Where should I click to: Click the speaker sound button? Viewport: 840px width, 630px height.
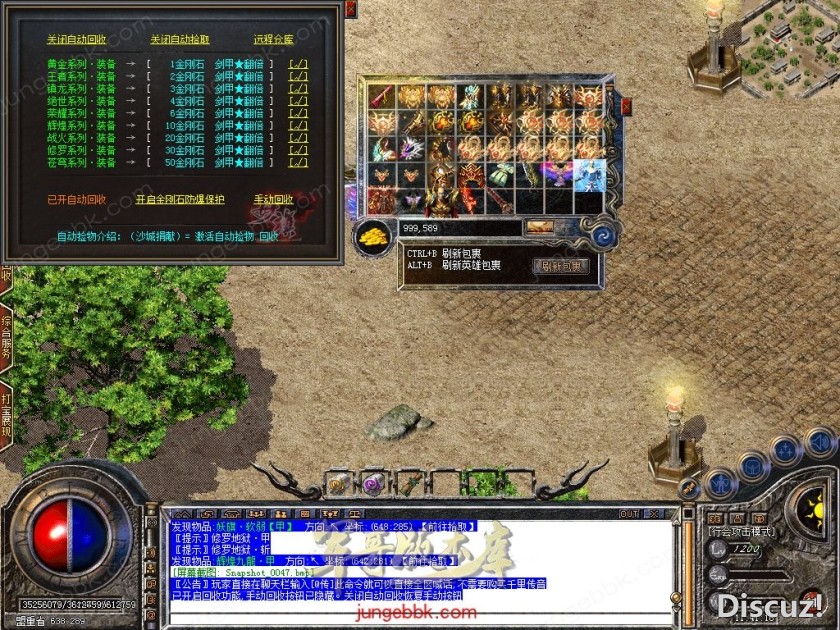[820, 441]
